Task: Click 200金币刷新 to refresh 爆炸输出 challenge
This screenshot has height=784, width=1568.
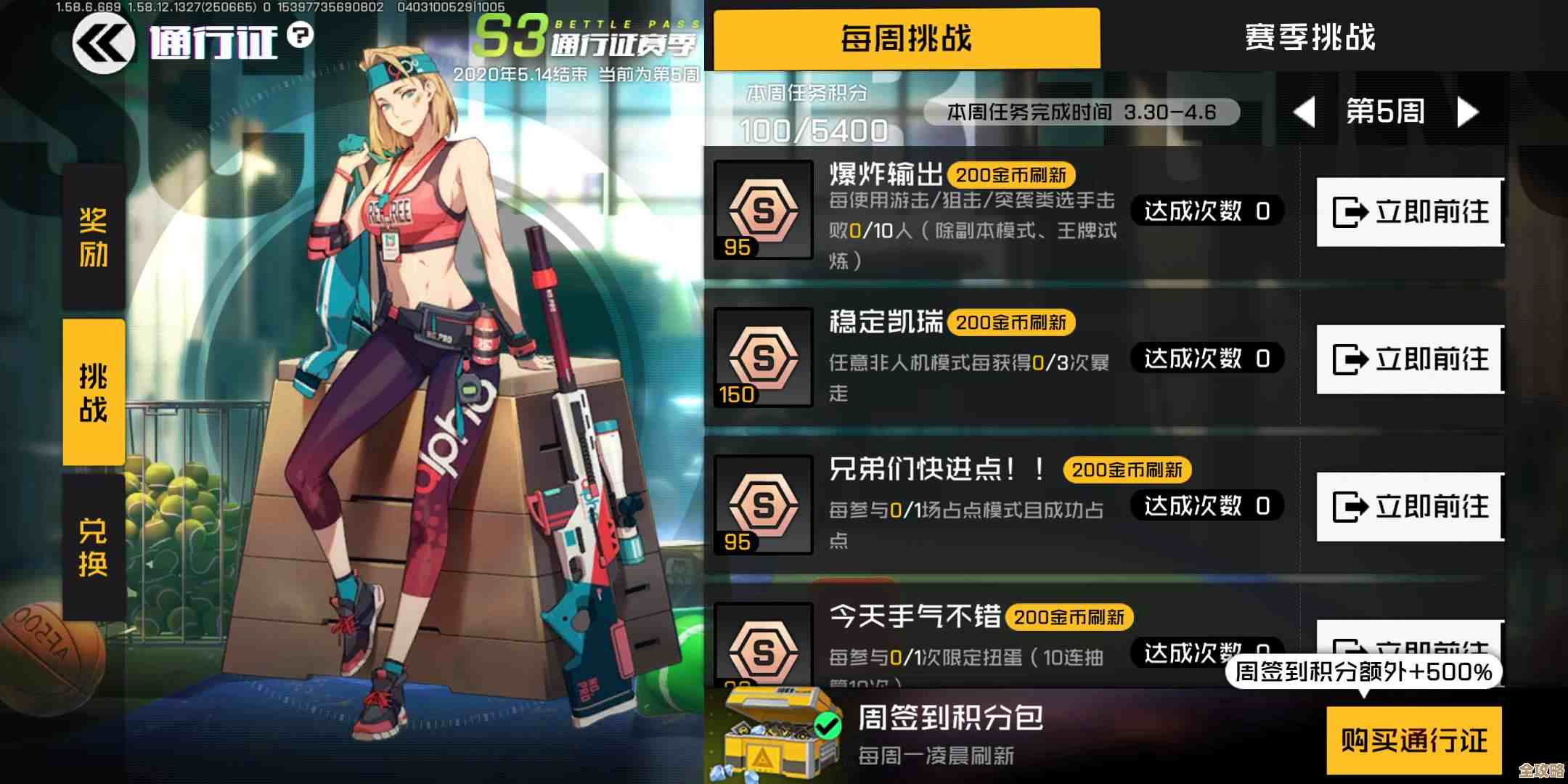Action: pyautogui.click(x=1012, y=174)
